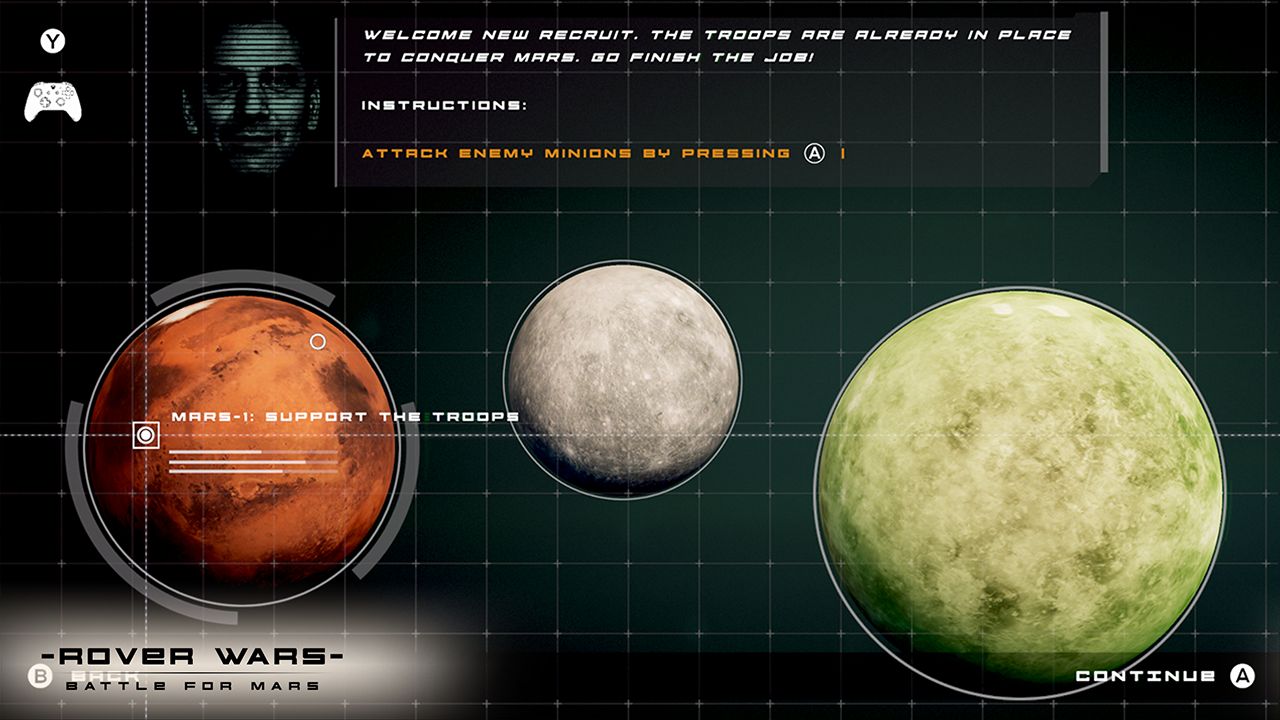Click the Y button icon top left
This screenshot has height=720, width=1280.
click(55, 41)
